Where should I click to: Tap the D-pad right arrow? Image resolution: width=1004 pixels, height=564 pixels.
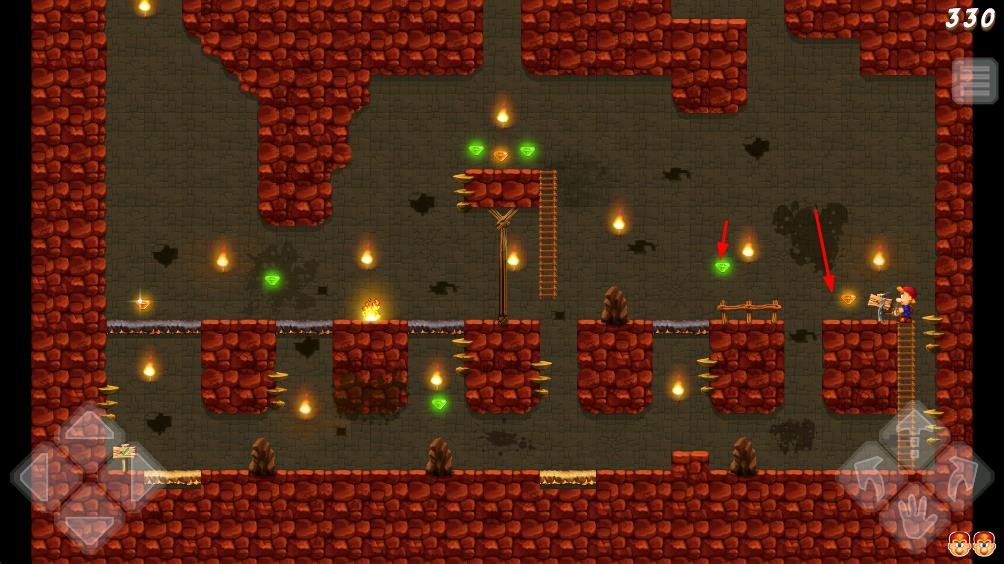tap(137, 478)
